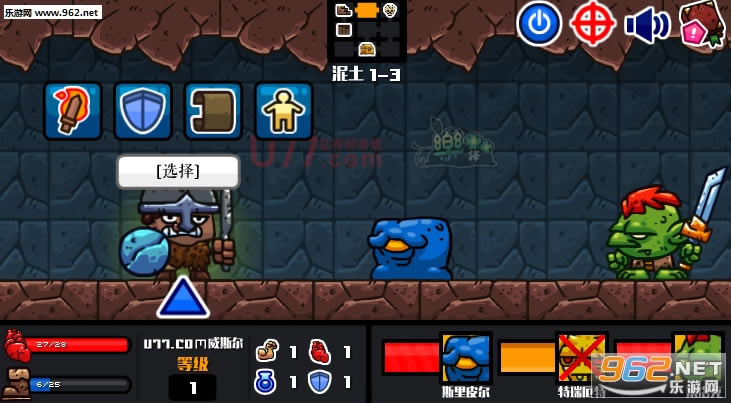Image resolution: width=731 pixels, height=403 pixels.
Task: Click the blue power button
Action: [x=538, y=24]
